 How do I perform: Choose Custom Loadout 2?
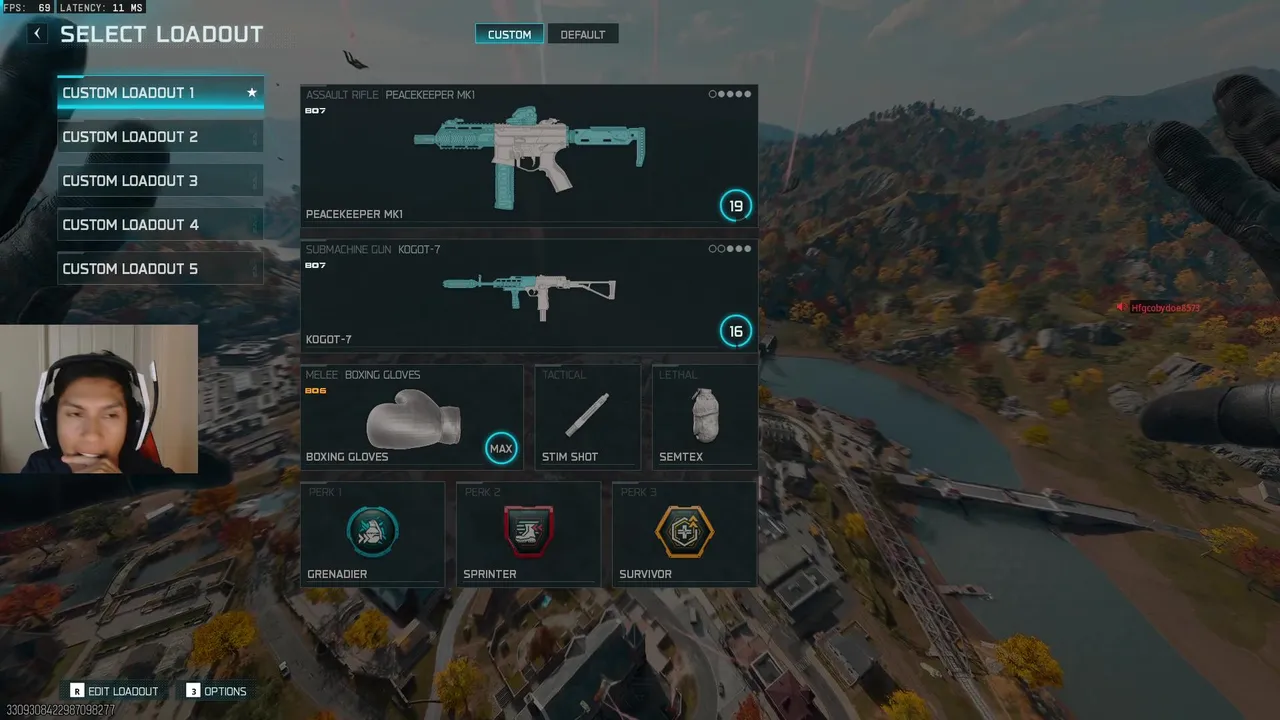[x=160, y=137]
